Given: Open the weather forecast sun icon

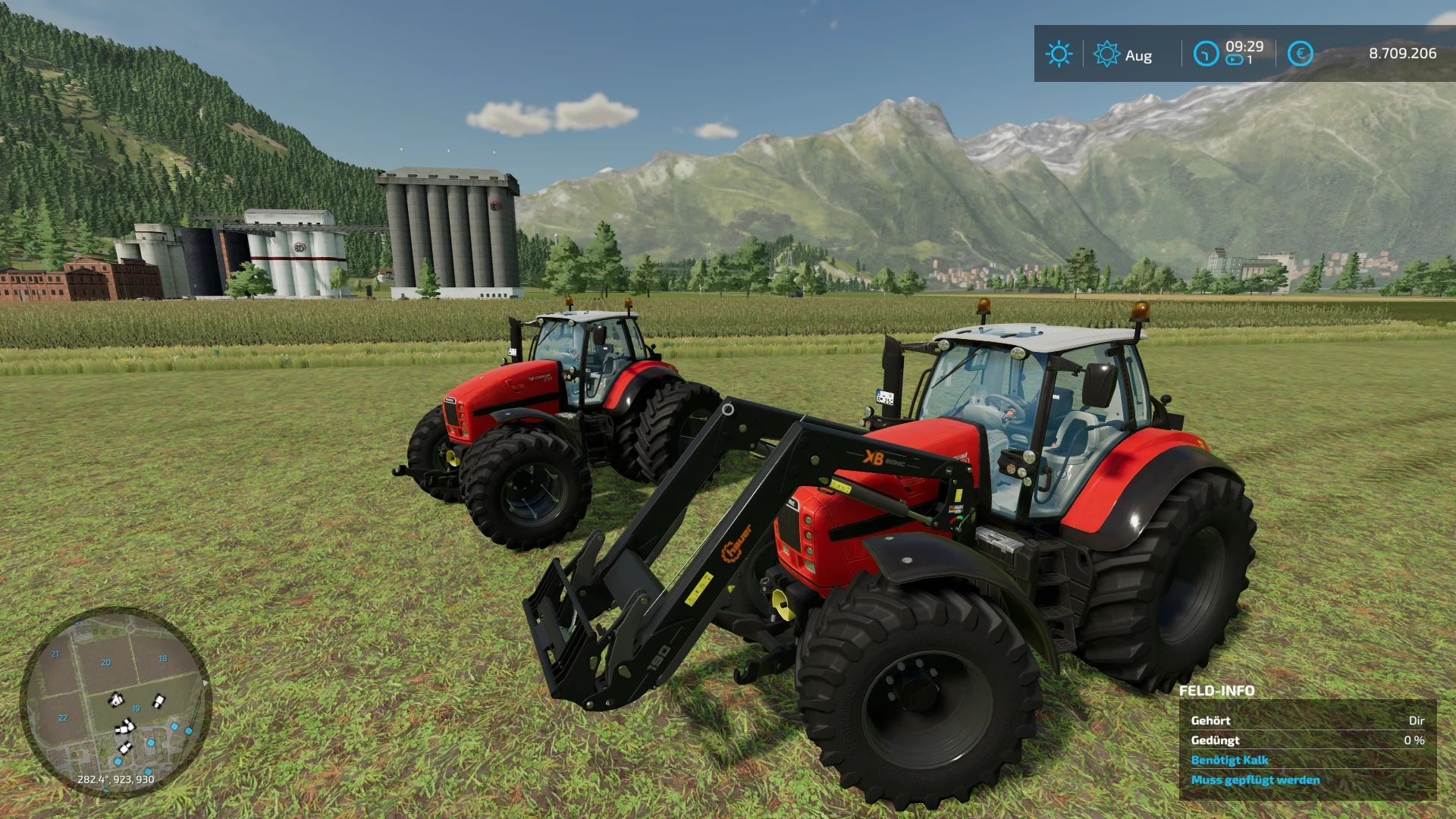Looking at the screenshot, I should coord(1107,54).
